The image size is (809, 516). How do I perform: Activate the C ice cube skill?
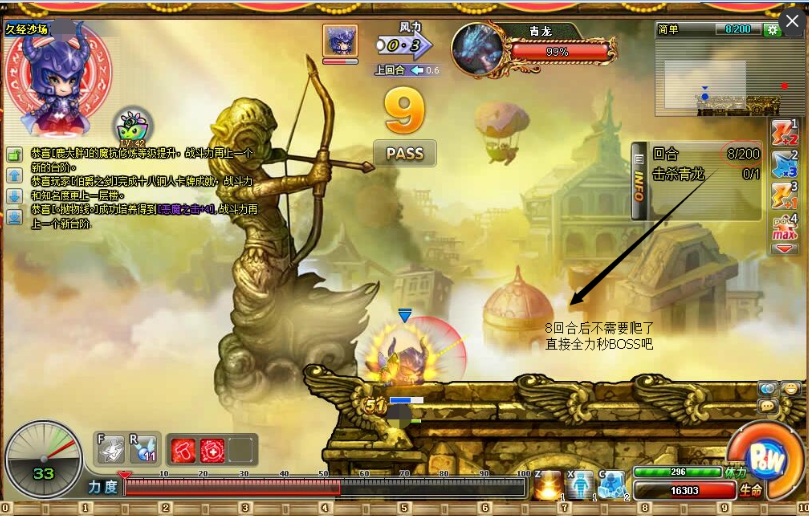[x=611, y=485]
